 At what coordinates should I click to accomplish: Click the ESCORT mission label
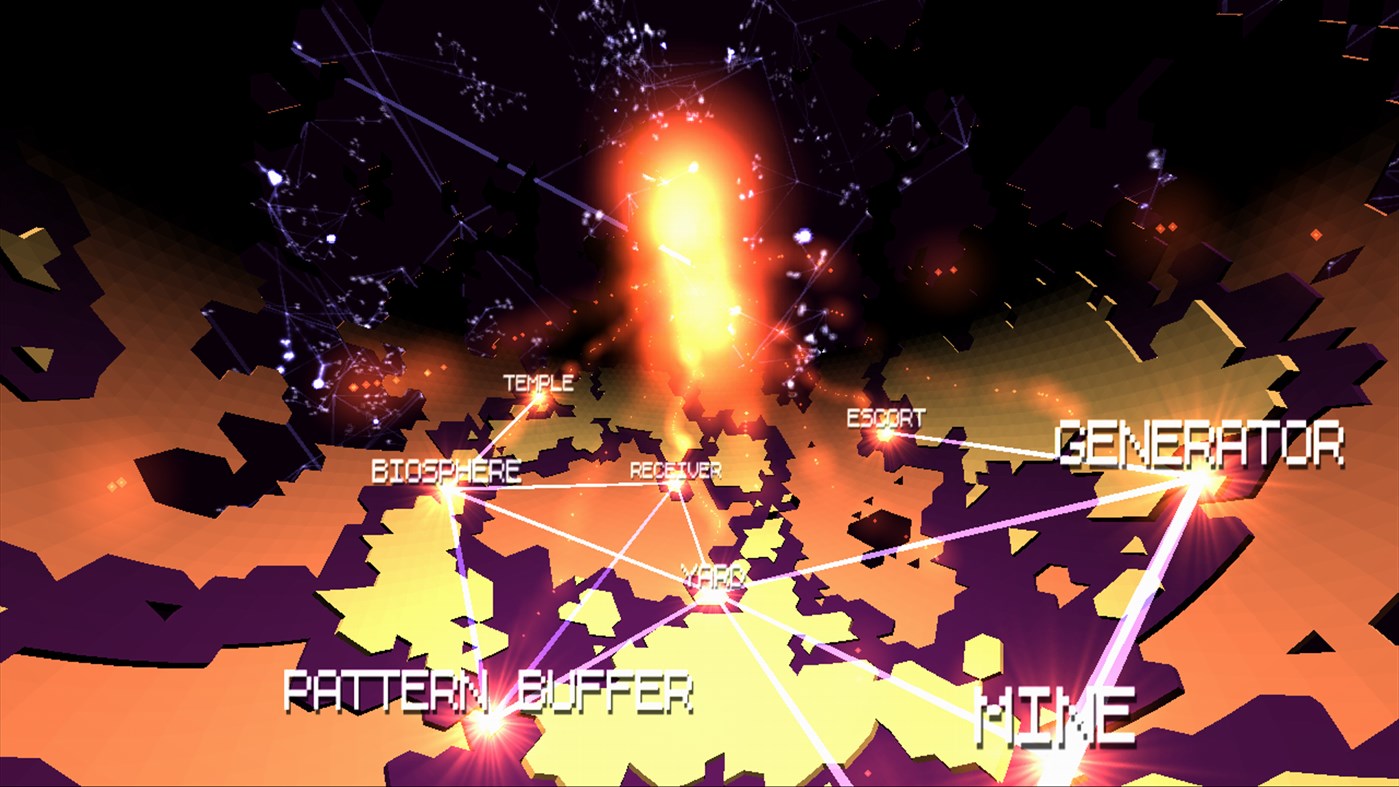pos(884,420)
